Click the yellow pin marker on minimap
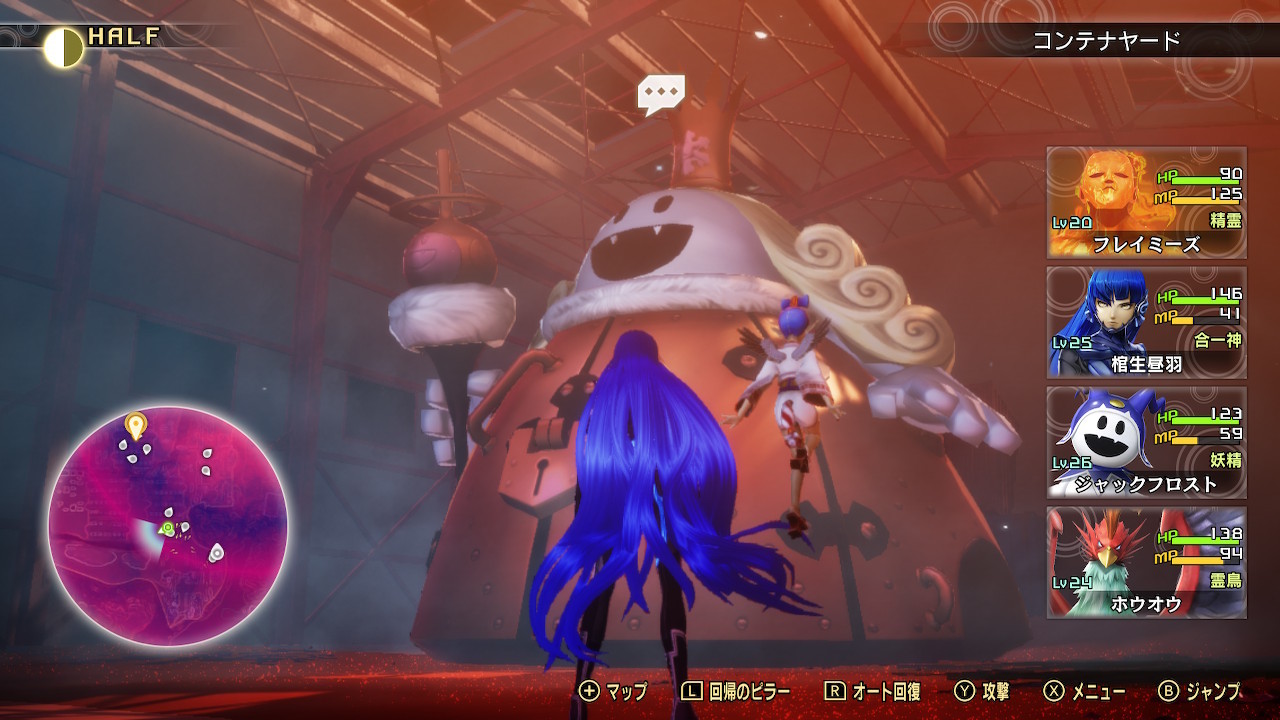This screenshot has height=720, width=1280. click(135, 425)
